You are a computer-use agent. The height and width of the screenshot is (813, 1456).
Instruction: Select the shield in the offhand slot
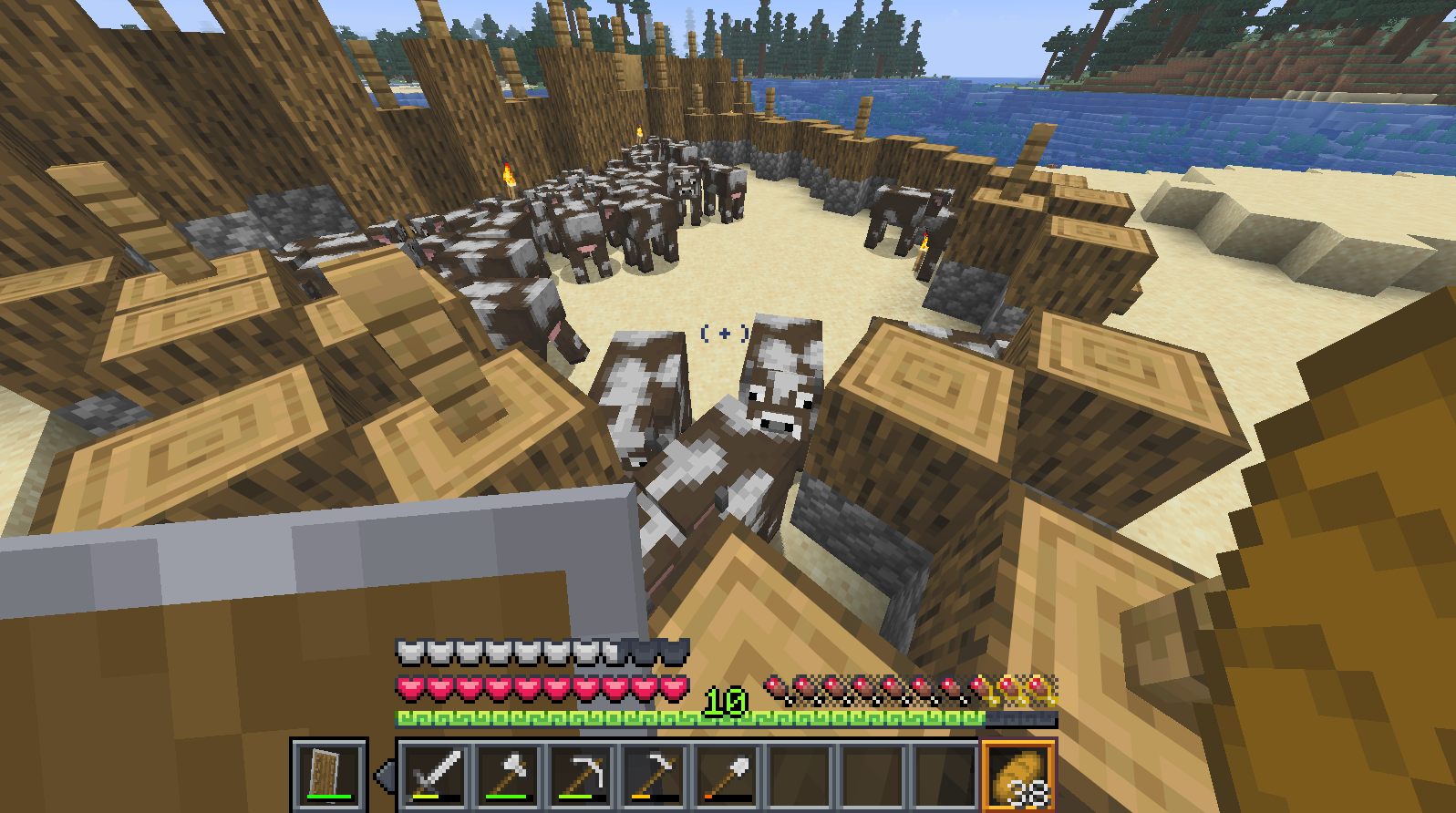click(329, 774)
